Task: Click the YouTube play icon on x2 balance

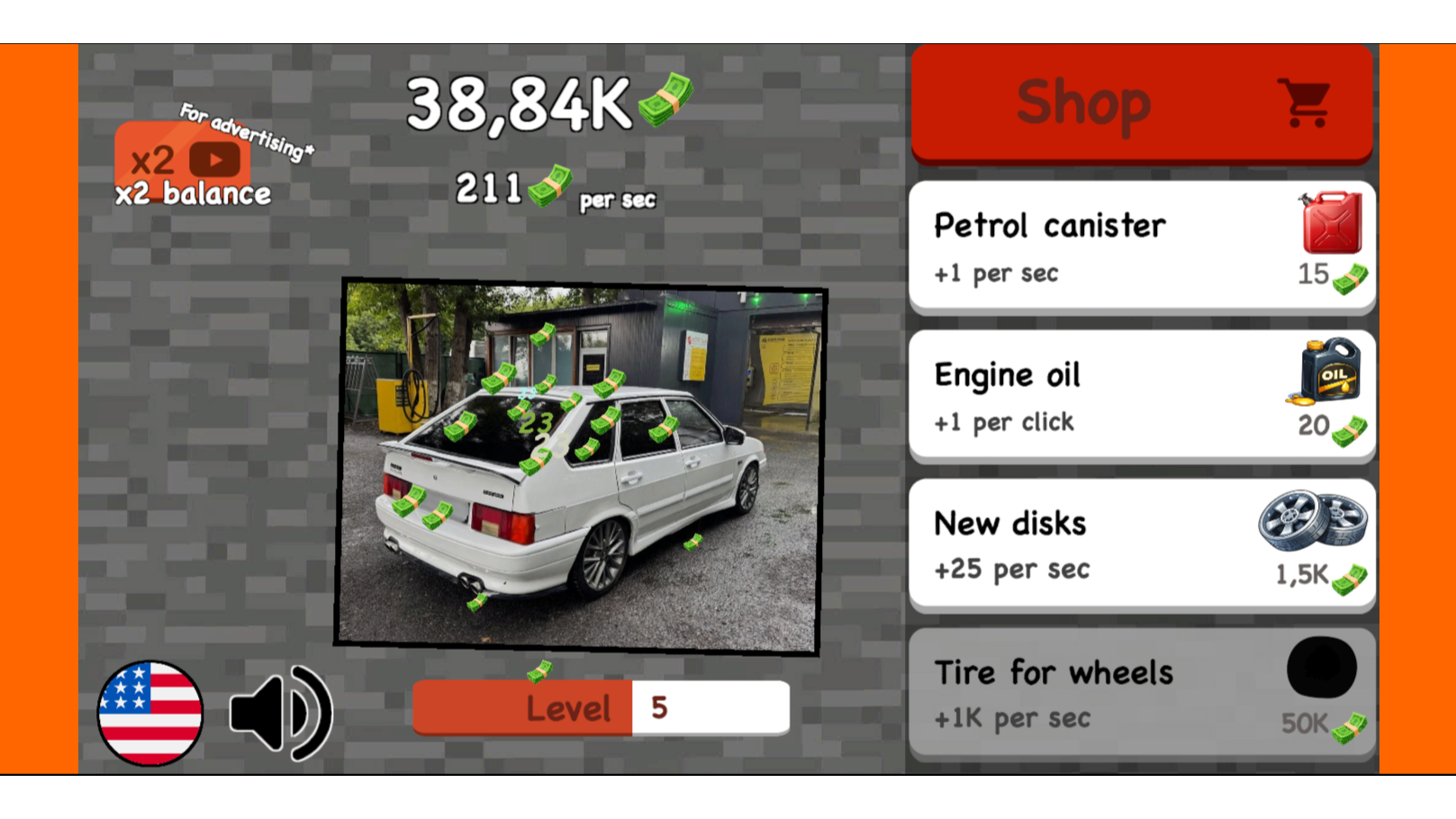Action: click(x=215, y=161)
